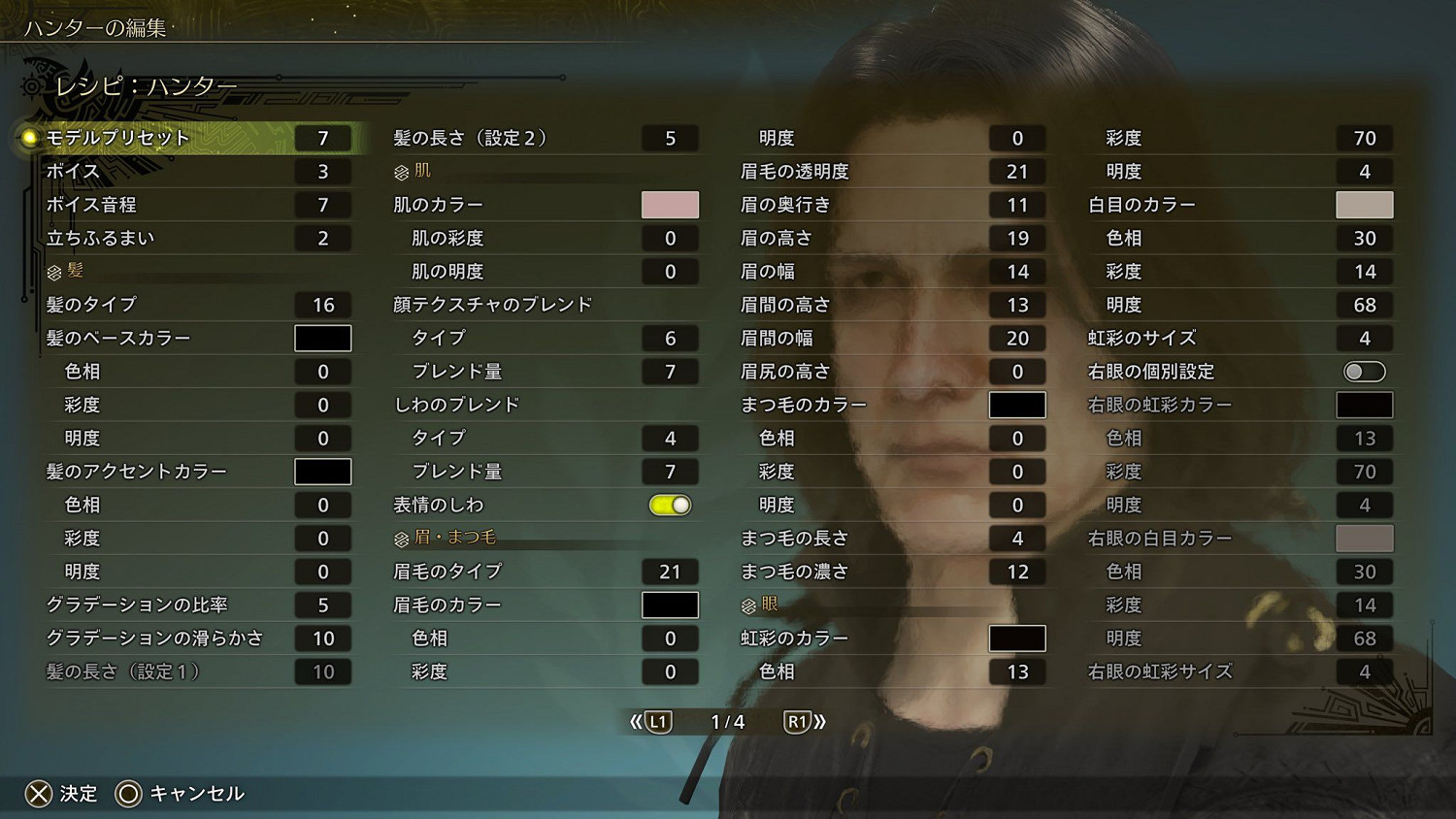The width and height of the screenshot is (1456, 819).
Task: Select the モデルプリセット value field
Action: pyautogui.click(x=322, y=138)
